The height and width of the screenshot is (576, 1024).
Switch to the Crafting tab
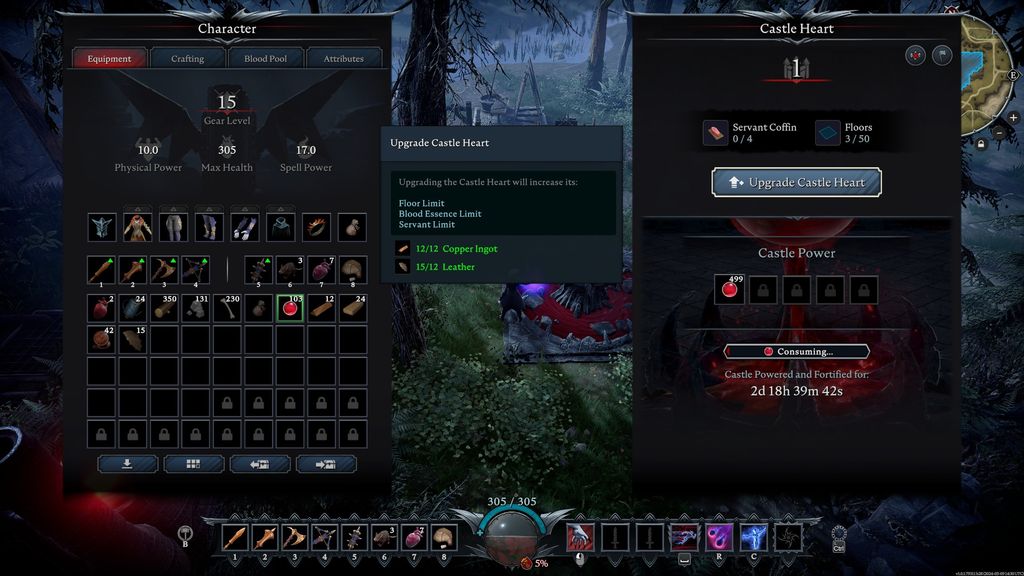click(187, 59)
